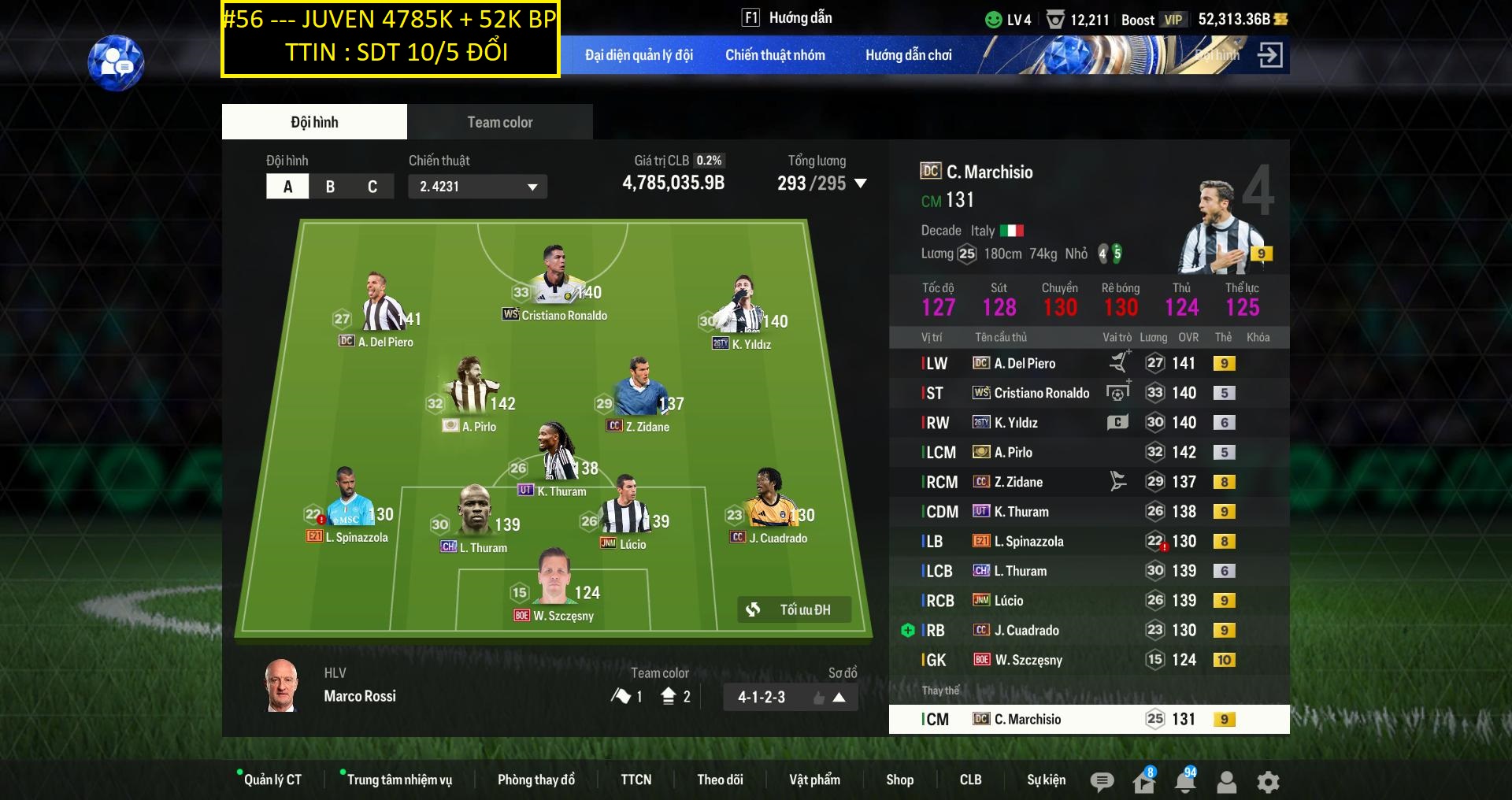Open the chat message icon in bottom bar
The width and height of the screenshot is (1512, 800).
(x=1102, y=781)
